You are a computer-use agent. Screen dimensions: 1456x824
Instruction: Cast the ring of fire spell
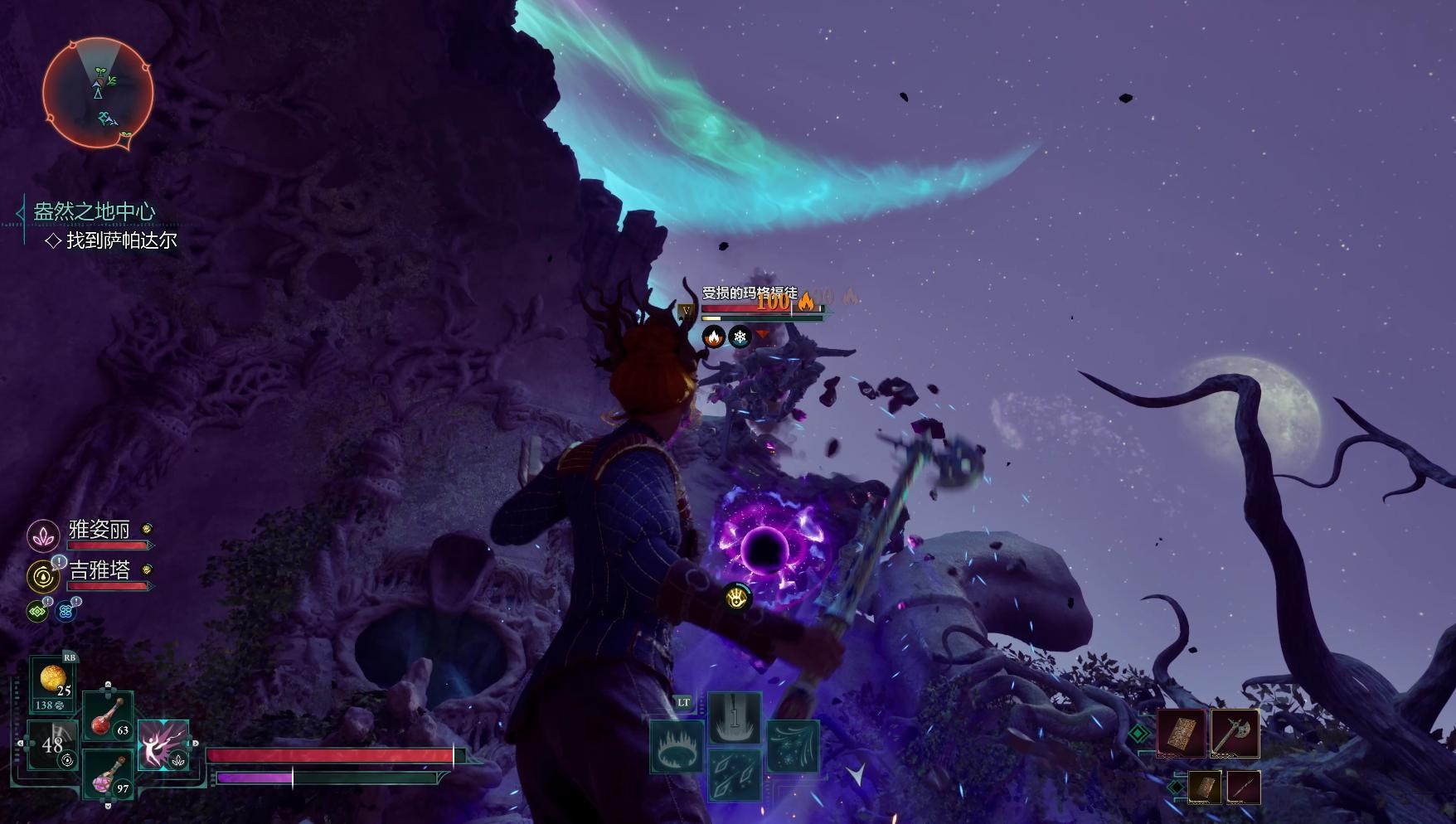coord(677,747)
